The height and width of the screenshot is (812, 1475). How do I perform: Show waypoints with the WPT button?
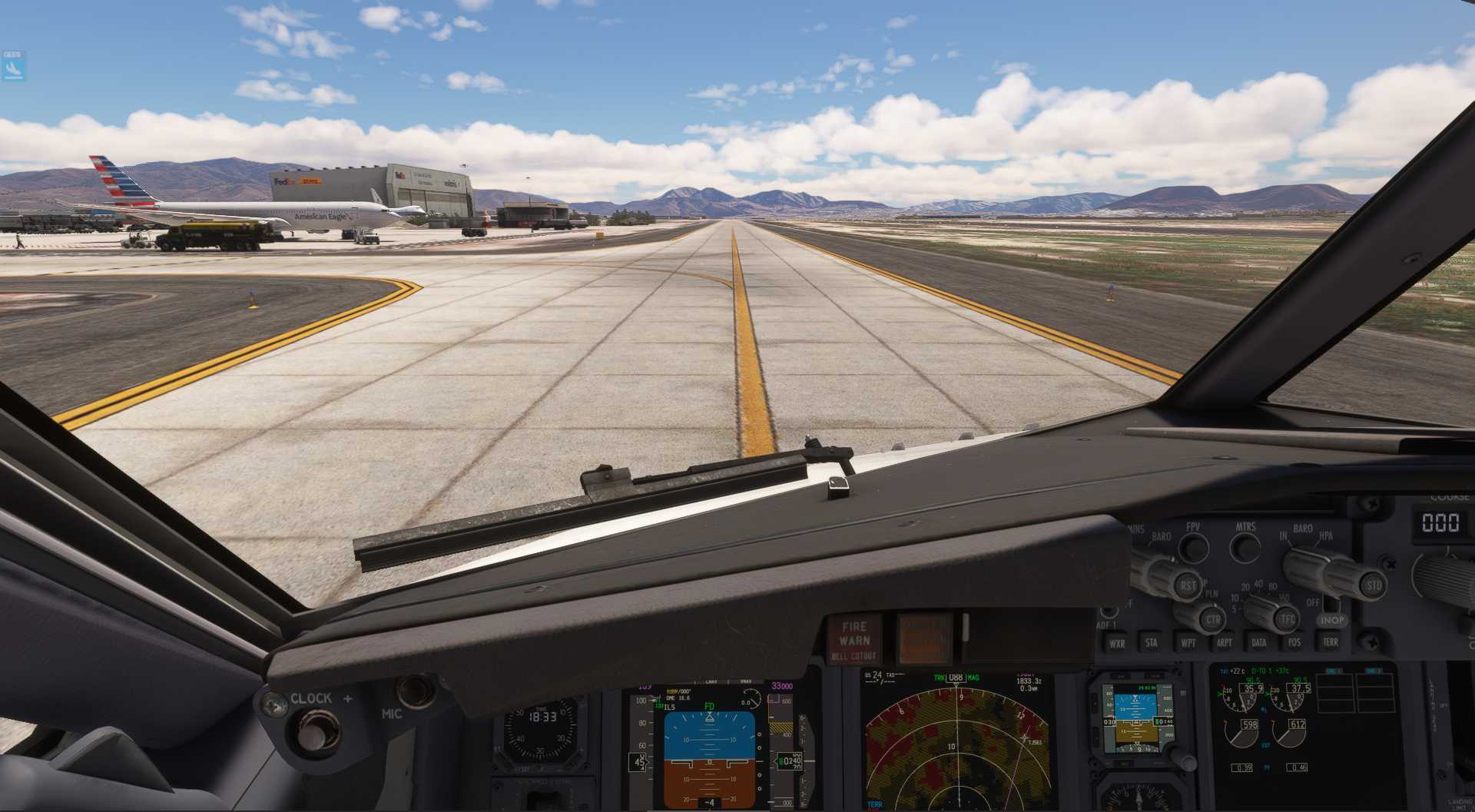tap(1188, 642)
